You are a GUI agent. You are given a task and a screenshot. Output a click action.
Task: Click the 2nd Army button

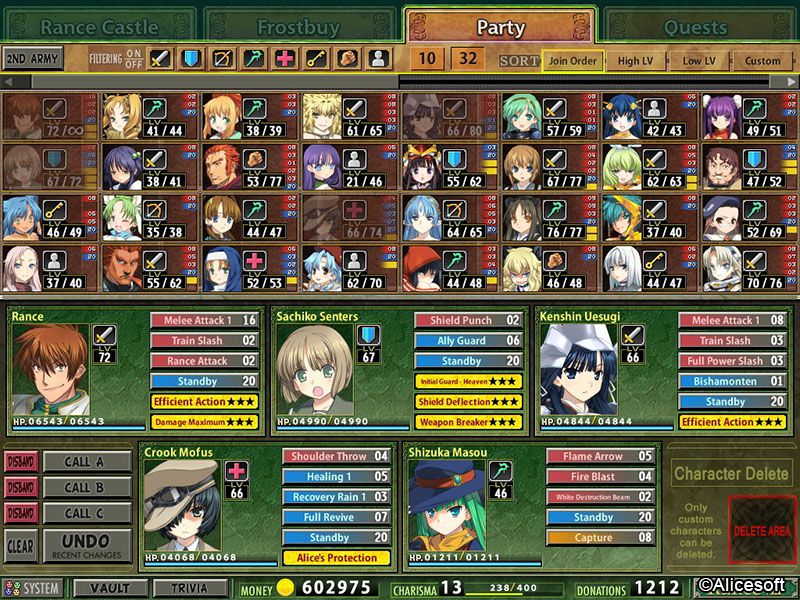pos(33,59)
